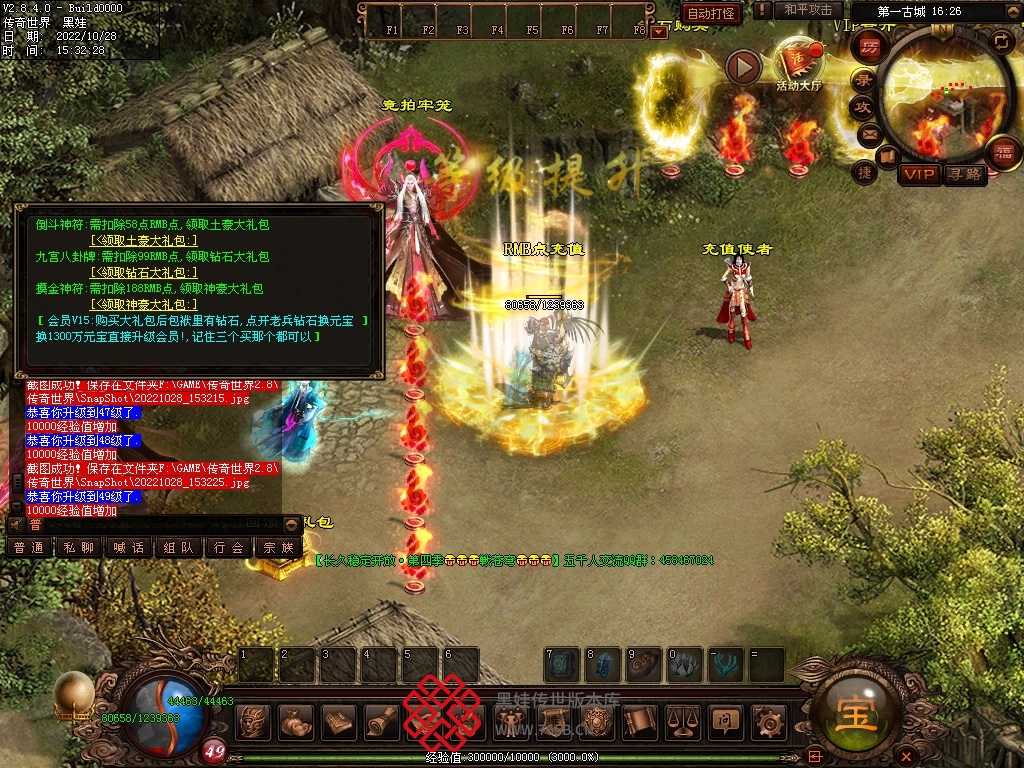This screenshot has height=768, width=1024.
Task: Choose the 组队 team chat tab
Action: tap(178, 547)
